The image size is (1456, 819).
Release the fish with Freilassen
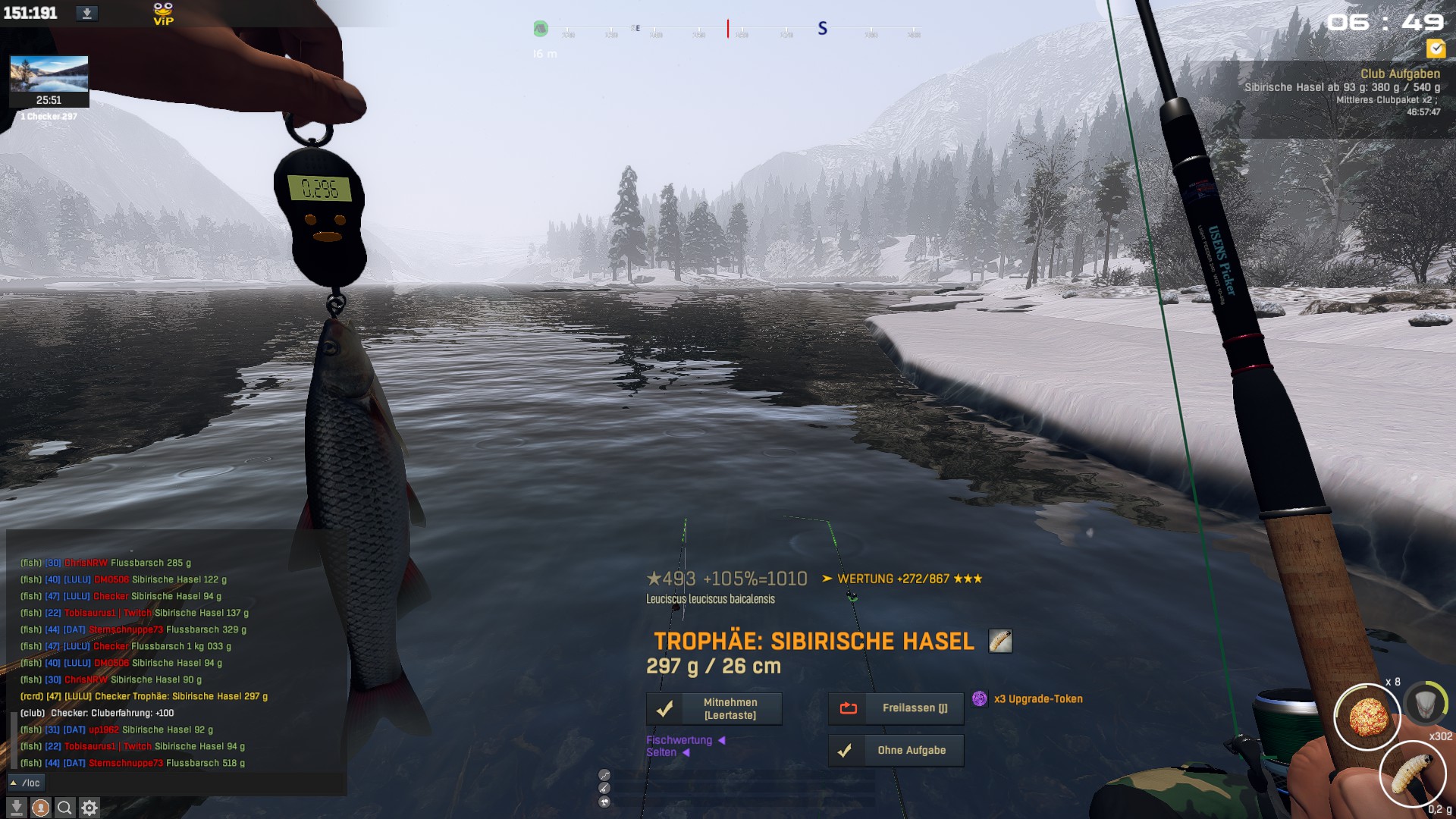tap(896, 708)
